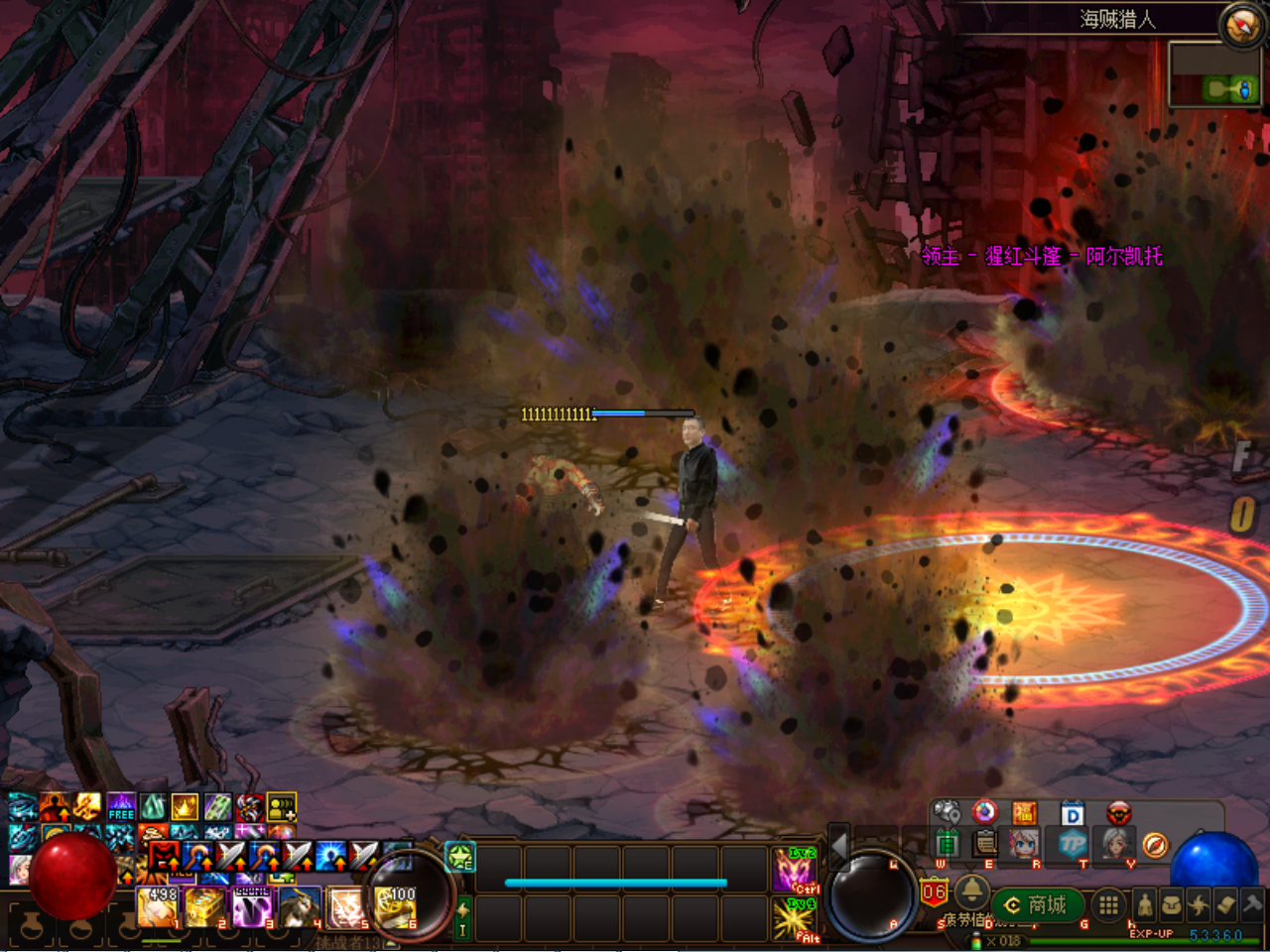Open the quest clipboard icon above E
The image size is (1270, 952).
985,844
